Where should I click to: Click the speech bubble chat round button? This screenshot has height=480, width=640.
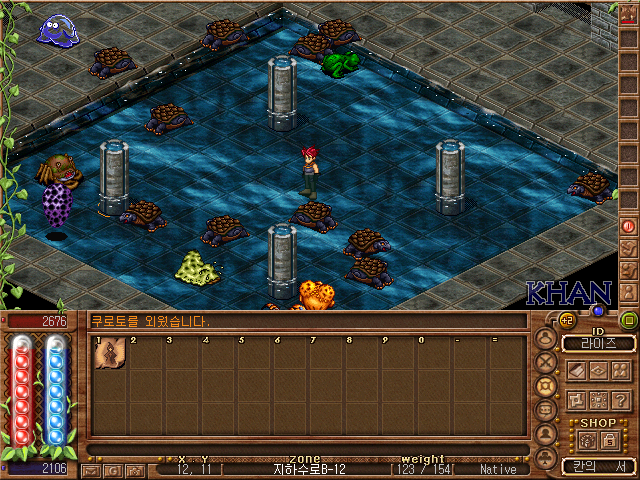546,409
